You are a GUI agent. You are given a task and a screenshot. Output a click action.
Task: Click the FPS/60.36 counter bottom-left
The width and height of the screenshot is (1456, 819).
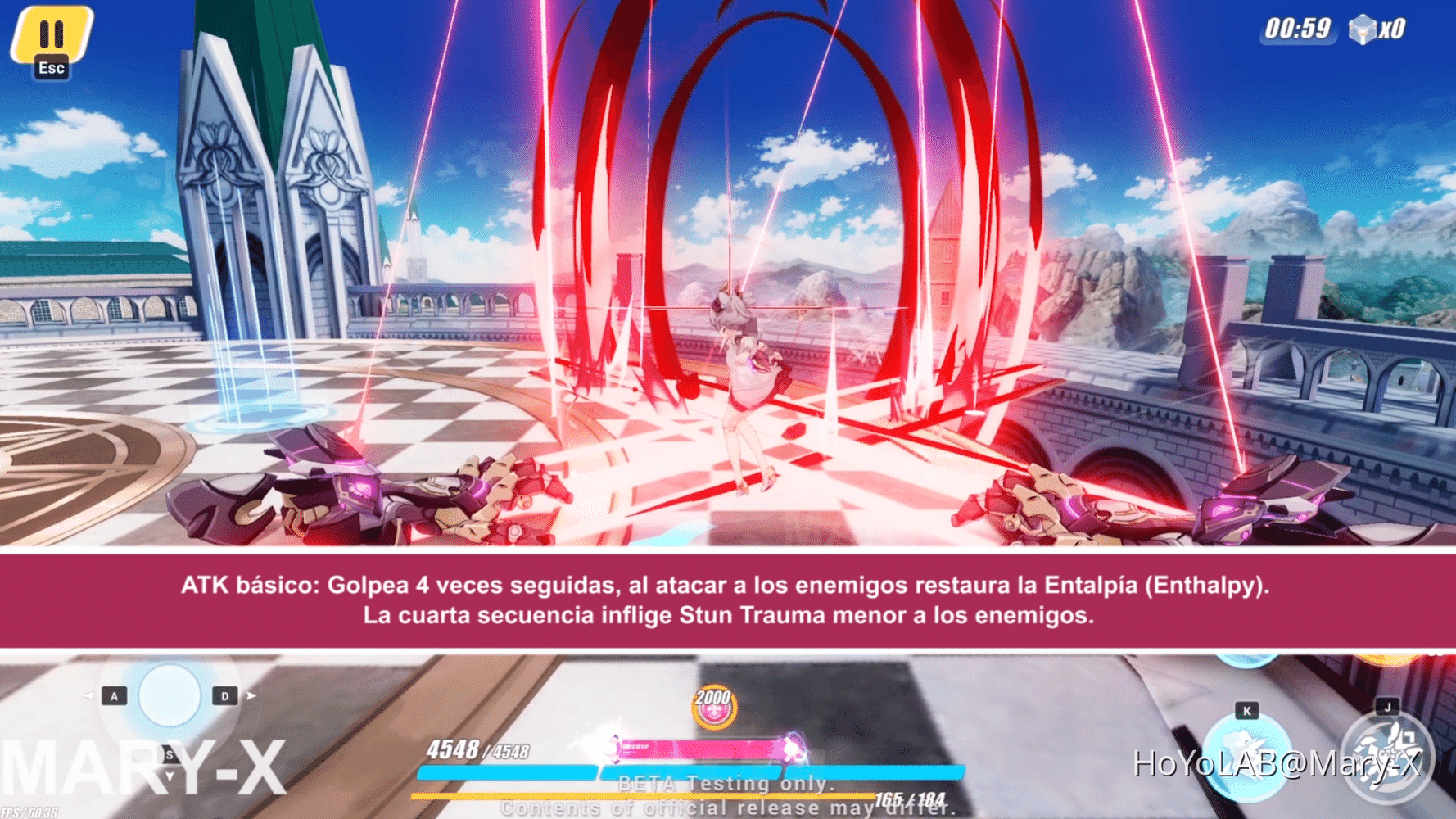[28, 810]
